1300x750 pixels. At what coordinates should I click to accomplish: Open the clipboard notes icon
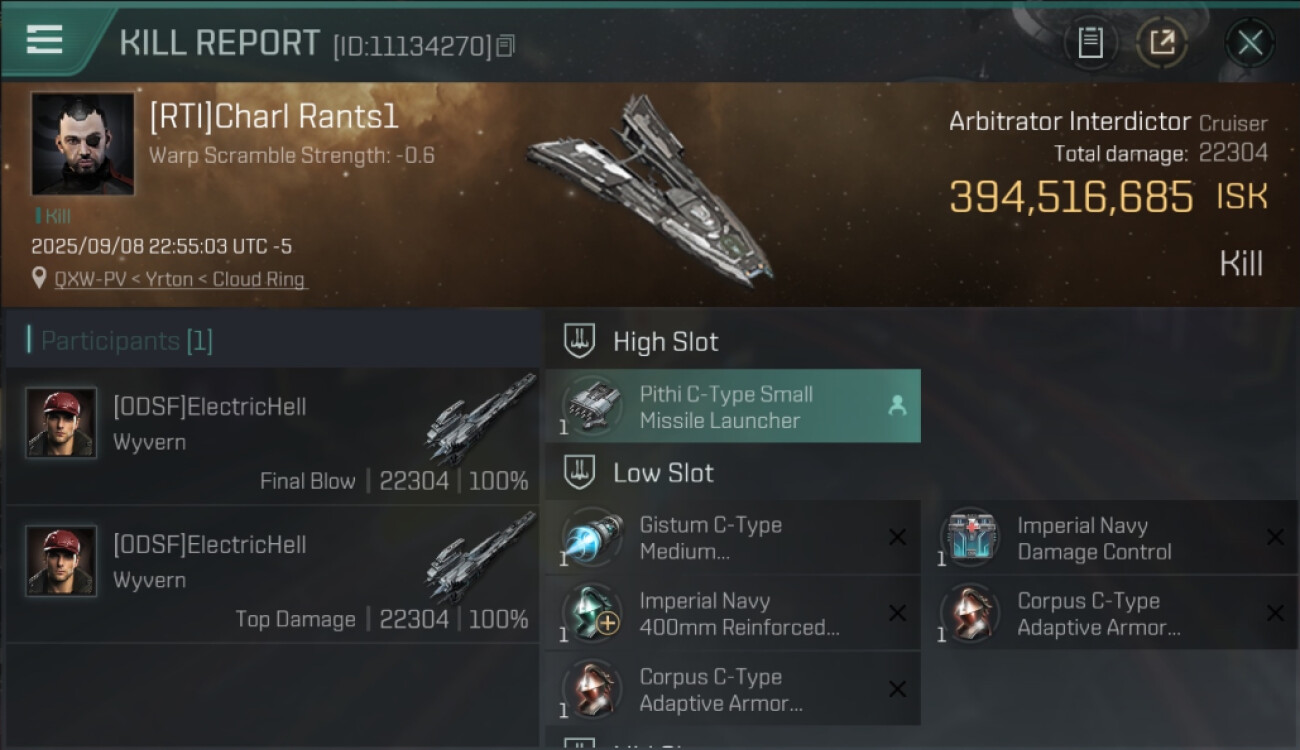[1090, 43]
